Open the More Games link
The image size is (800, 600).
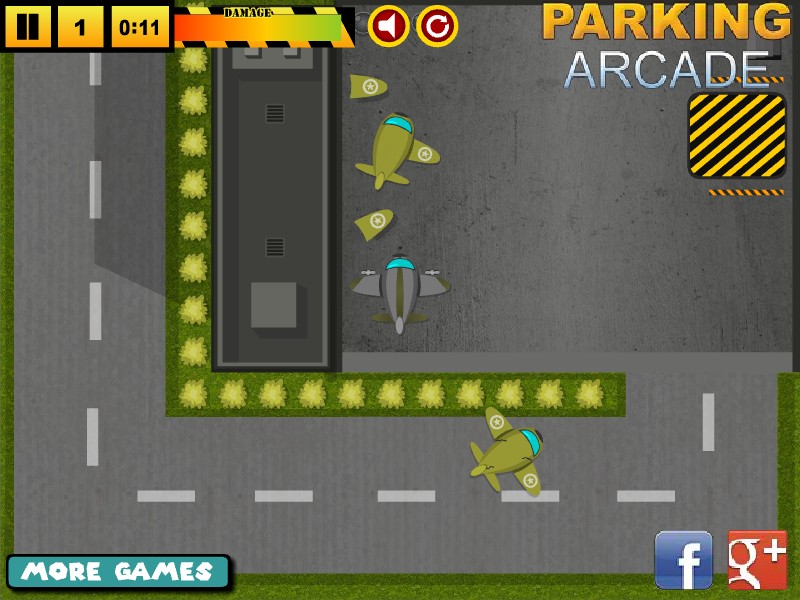118,572
